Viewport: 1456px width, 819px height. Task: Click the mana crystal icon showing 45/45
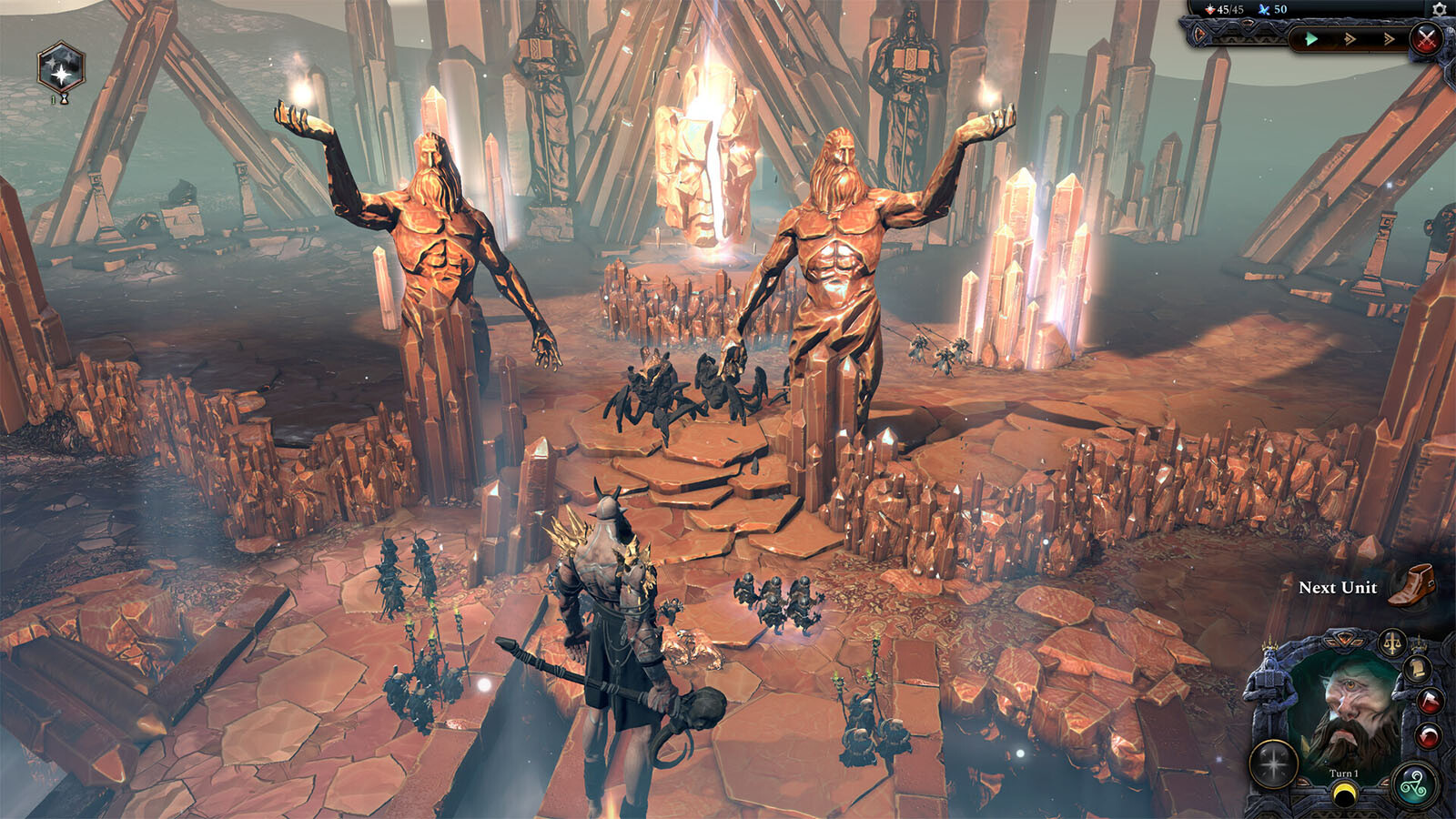1210,10
